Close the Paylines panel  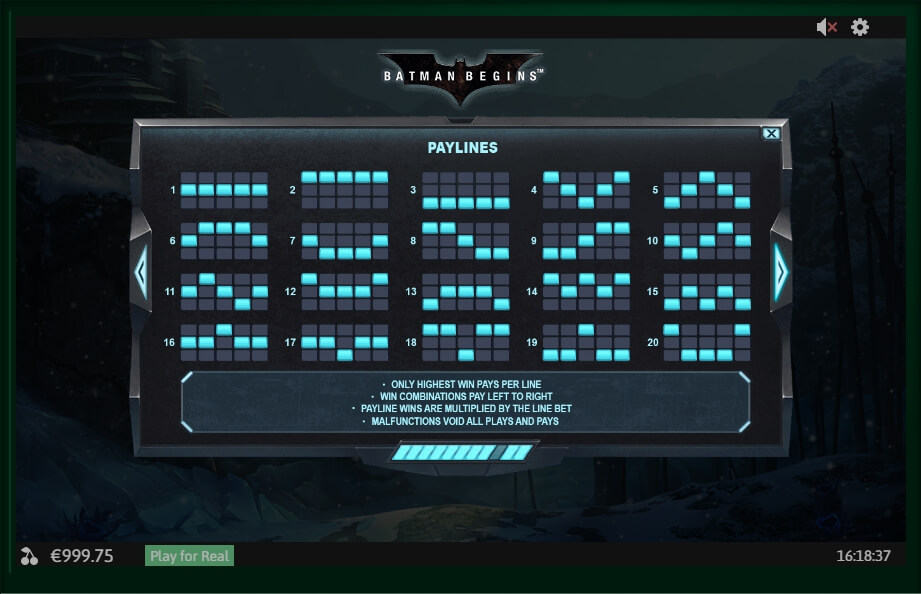tap(770, 133)
